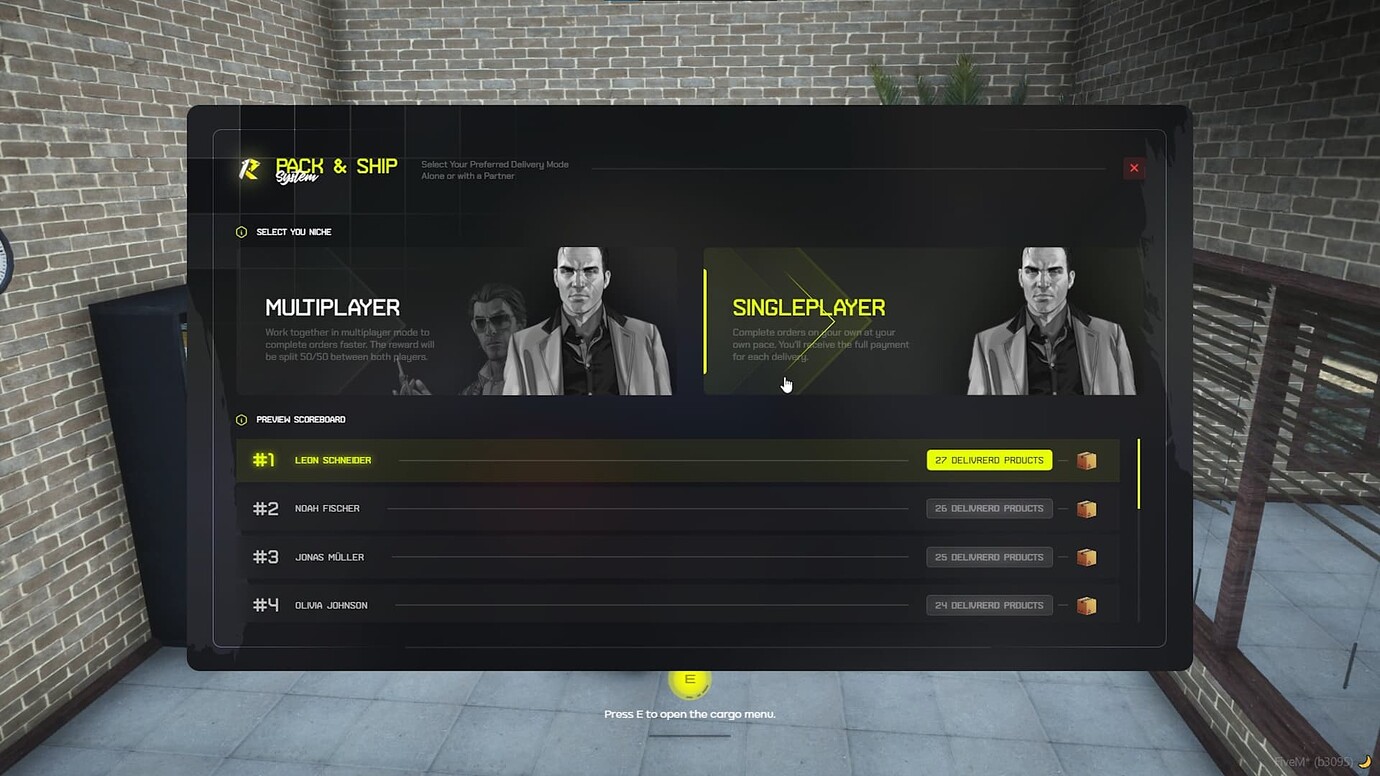The width and height of the screenshot is (1380, 776).
Task: Click the 25 DELIVERED PRODUCTS badge
Action: pyautogui.click(x=988, y=557)
